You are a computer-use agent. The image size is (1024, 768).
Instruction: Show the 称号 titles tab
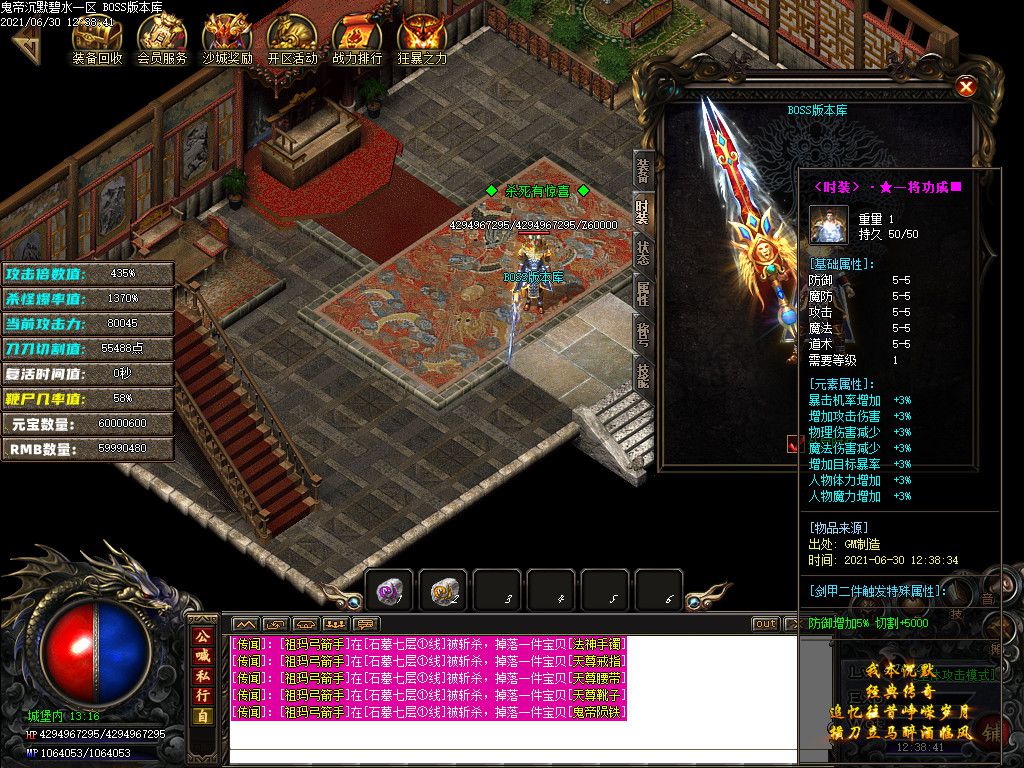pos(644,333)
